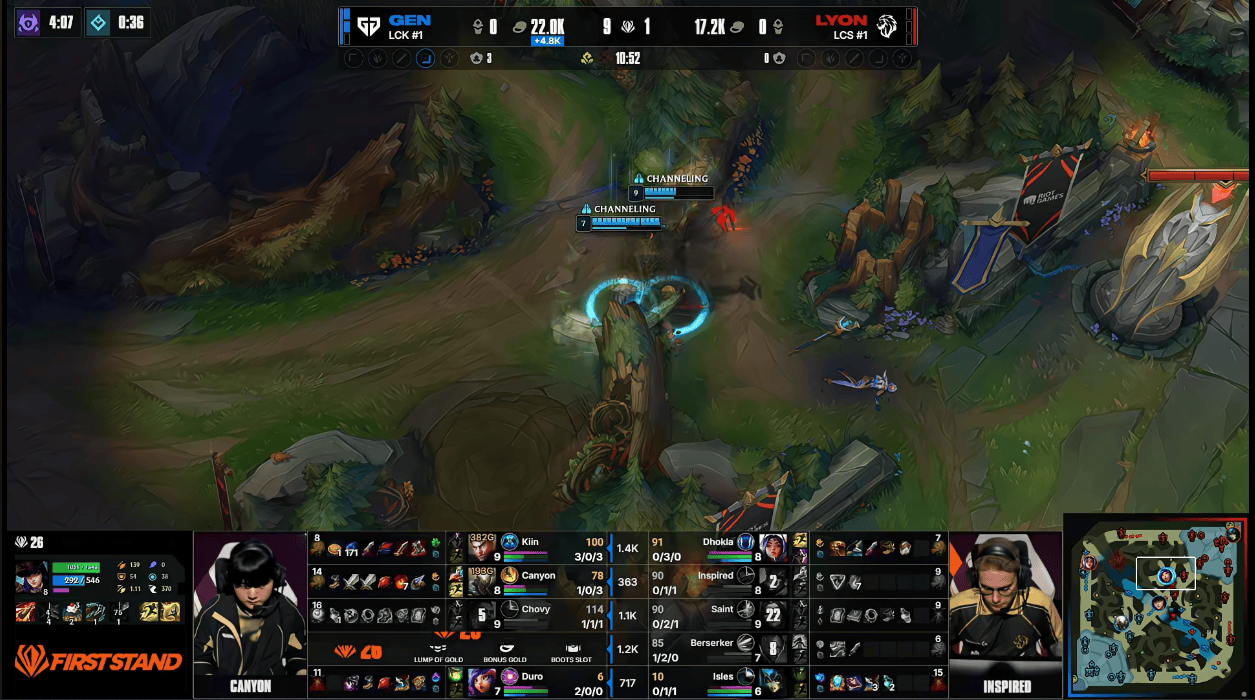The width and height of the screenshot is (1255, 700).
Task: Click the LYON lion team logo
Action: coord(886,26)
